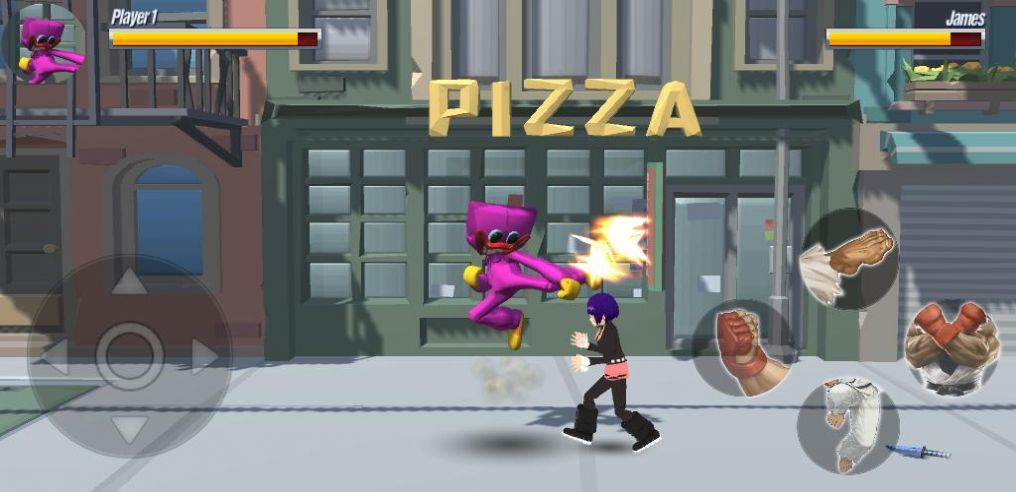1016x492 pixels.
Task: Tap the D-pad down arrow
Action: coord(129,430)
